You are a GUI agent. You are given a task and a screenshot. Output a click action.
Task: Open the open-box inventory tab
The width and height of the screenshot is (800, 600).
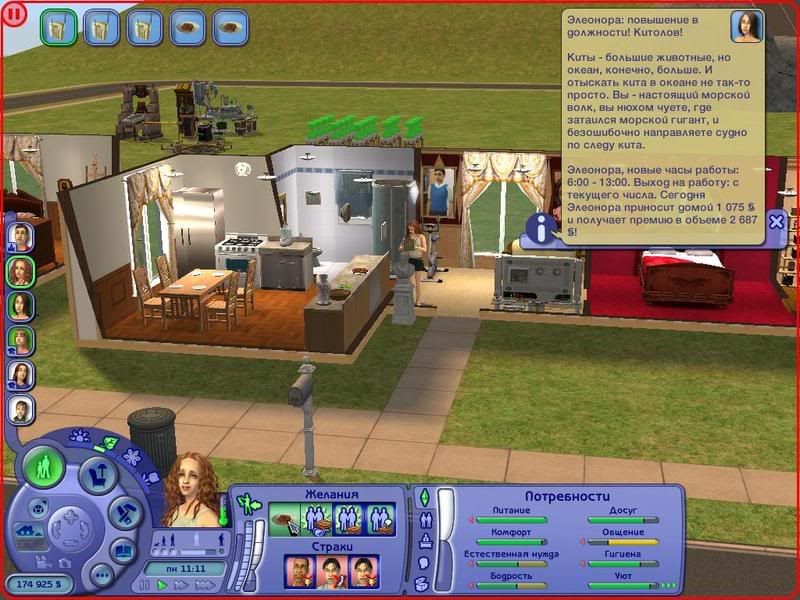click(423, 585)
